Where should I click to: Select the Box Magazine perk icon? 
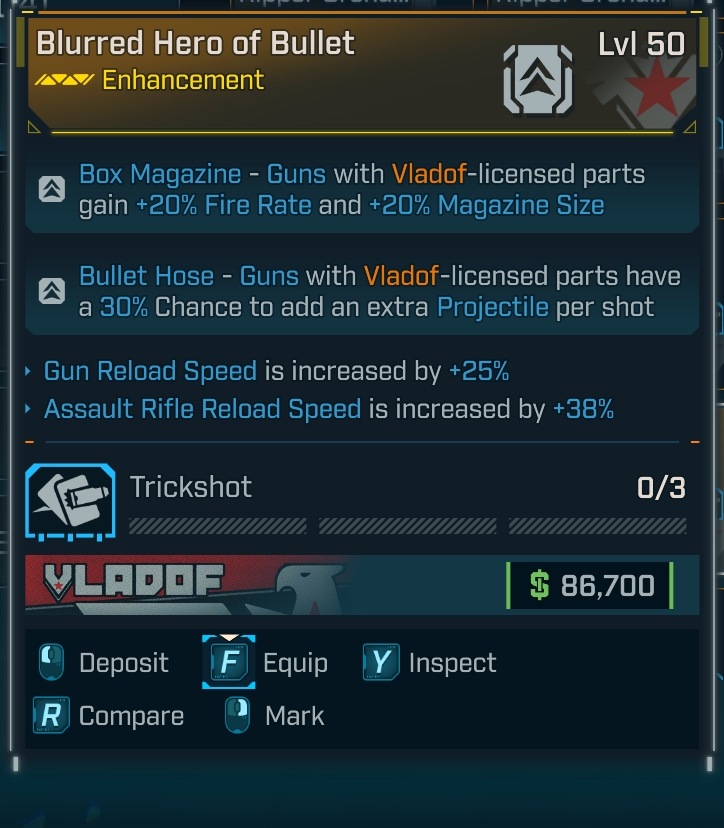pyautogui.click(x=52, y=189)
